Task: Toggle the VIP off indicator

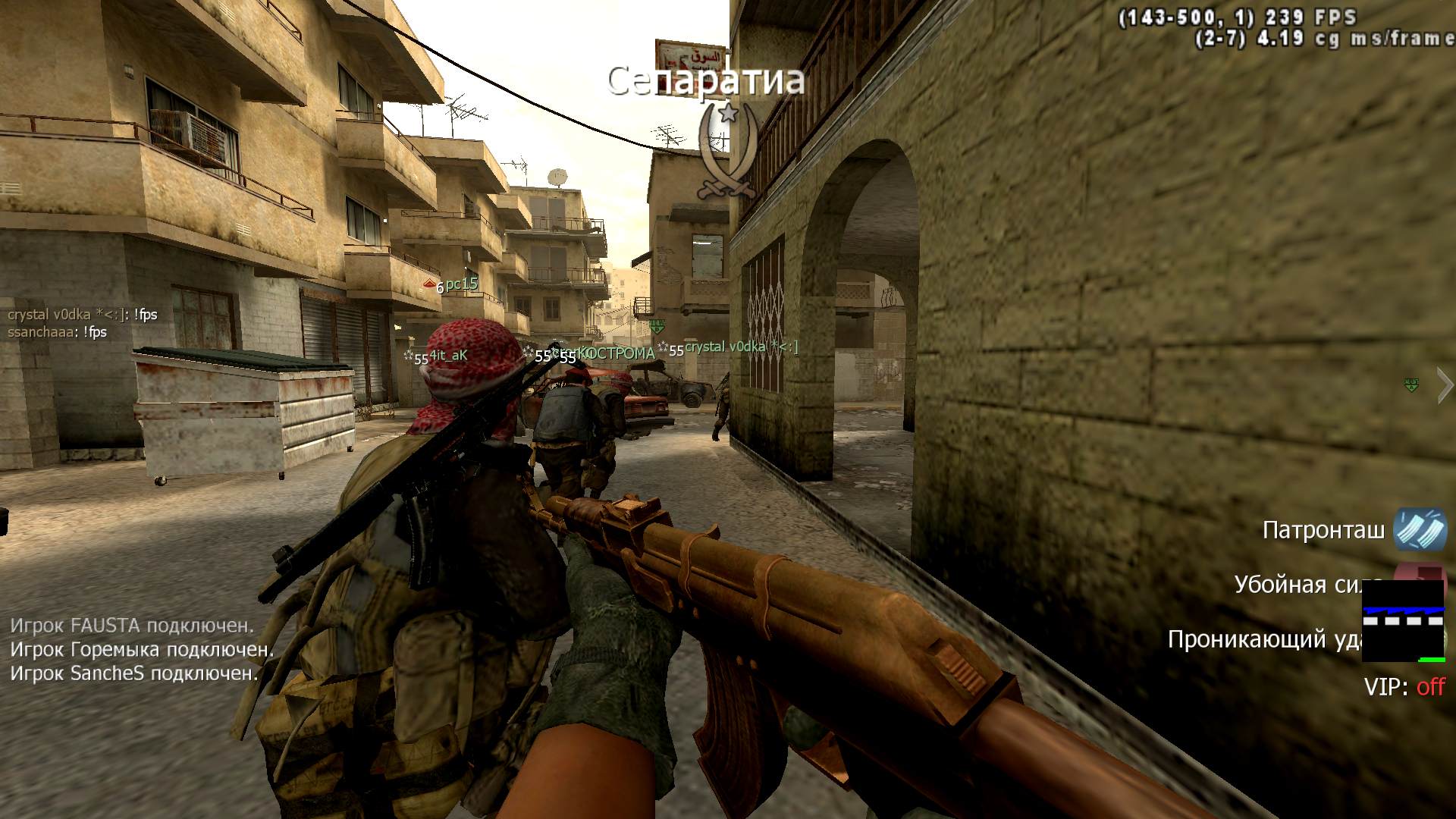Action: click(x=1404, y=687)
